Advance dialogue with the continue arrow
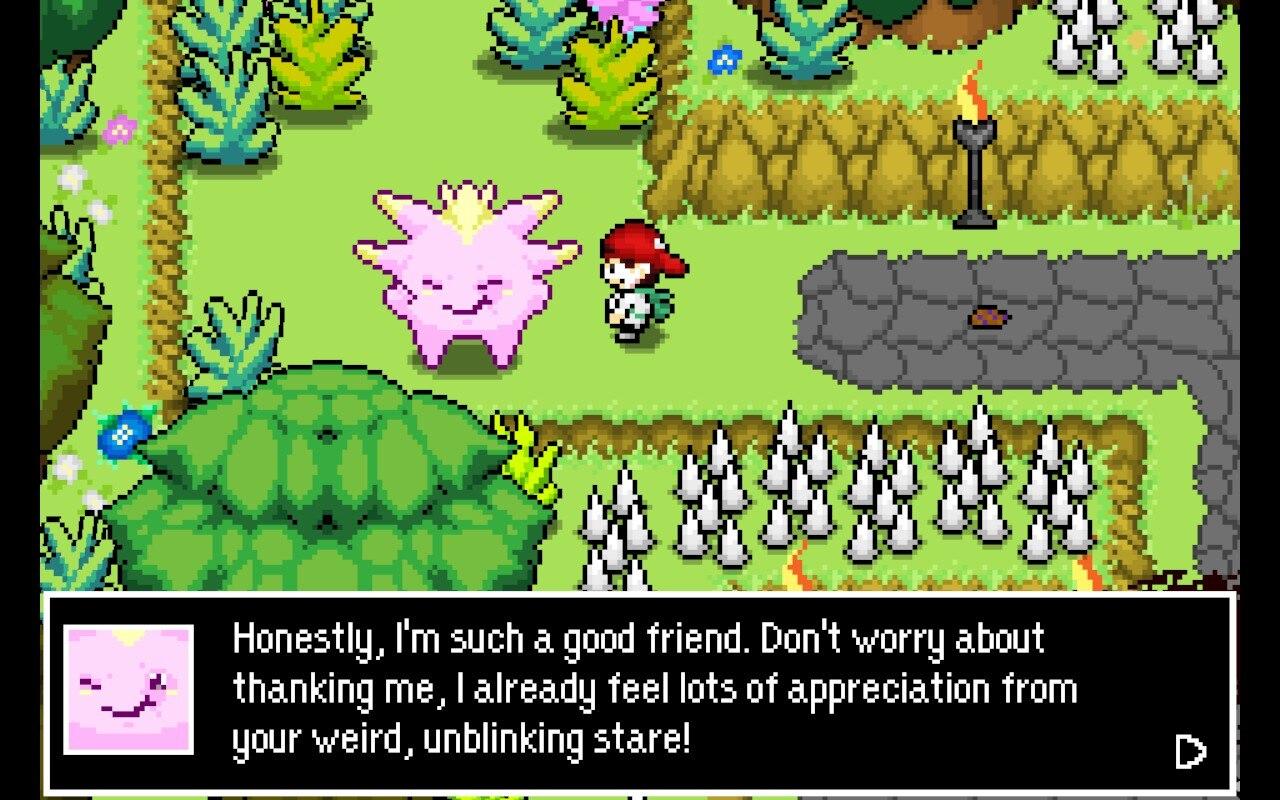Screen dimensions: 1280x800 coord(1189,751)
